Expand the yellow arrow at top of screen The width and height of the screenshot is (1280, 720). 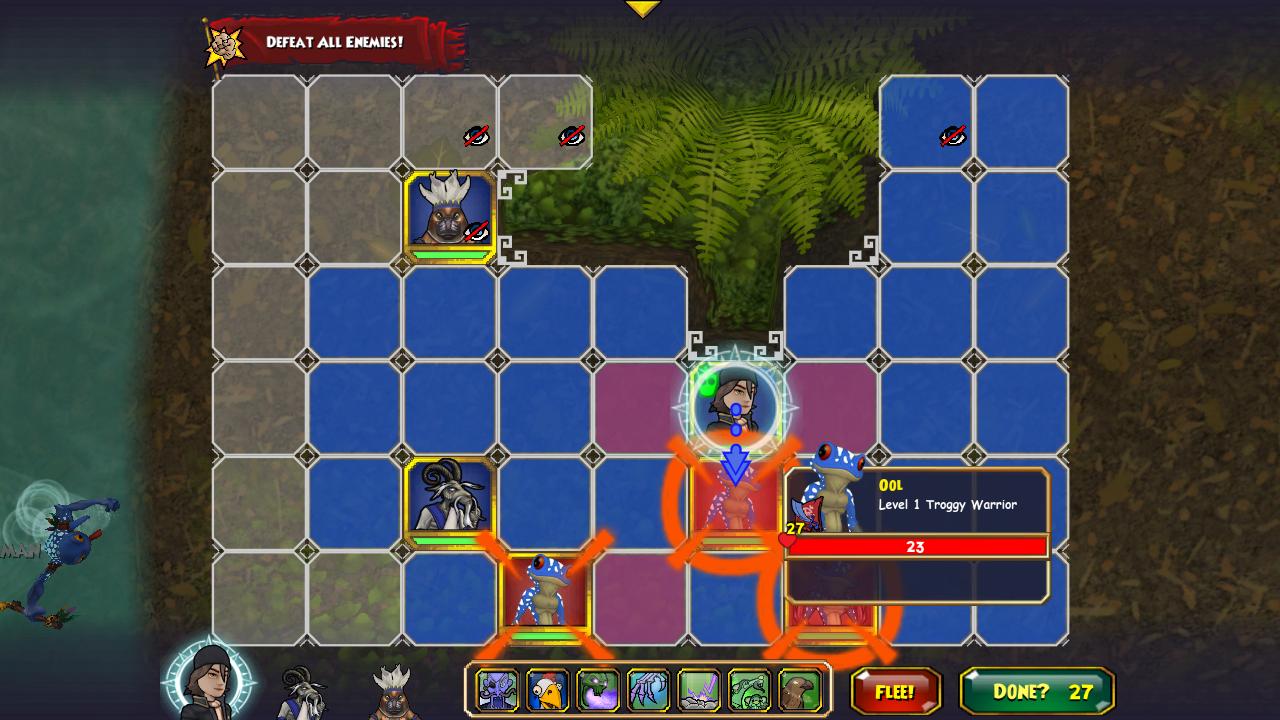pos(641,9)
